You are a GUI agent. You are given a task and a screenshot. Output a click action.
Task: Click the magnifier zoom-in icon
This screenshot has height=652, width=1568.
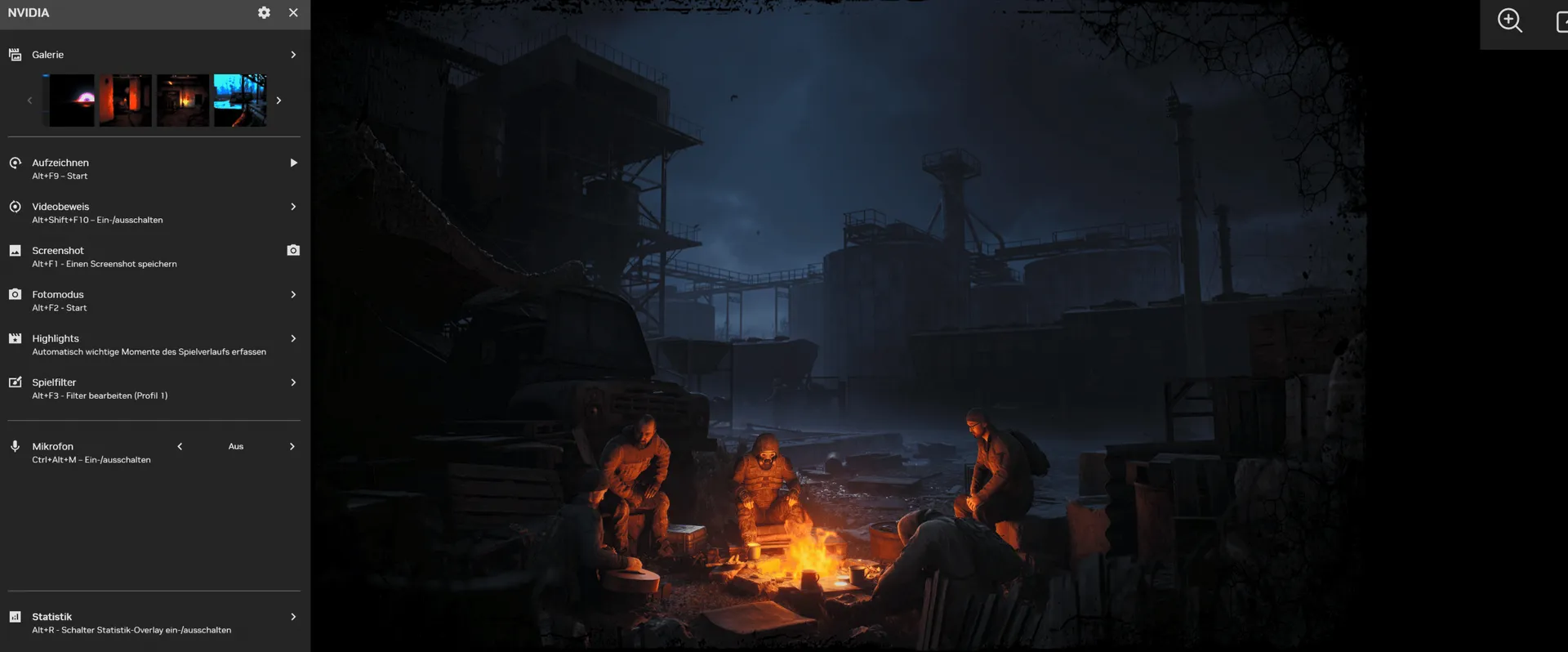tap(1509, 21)
